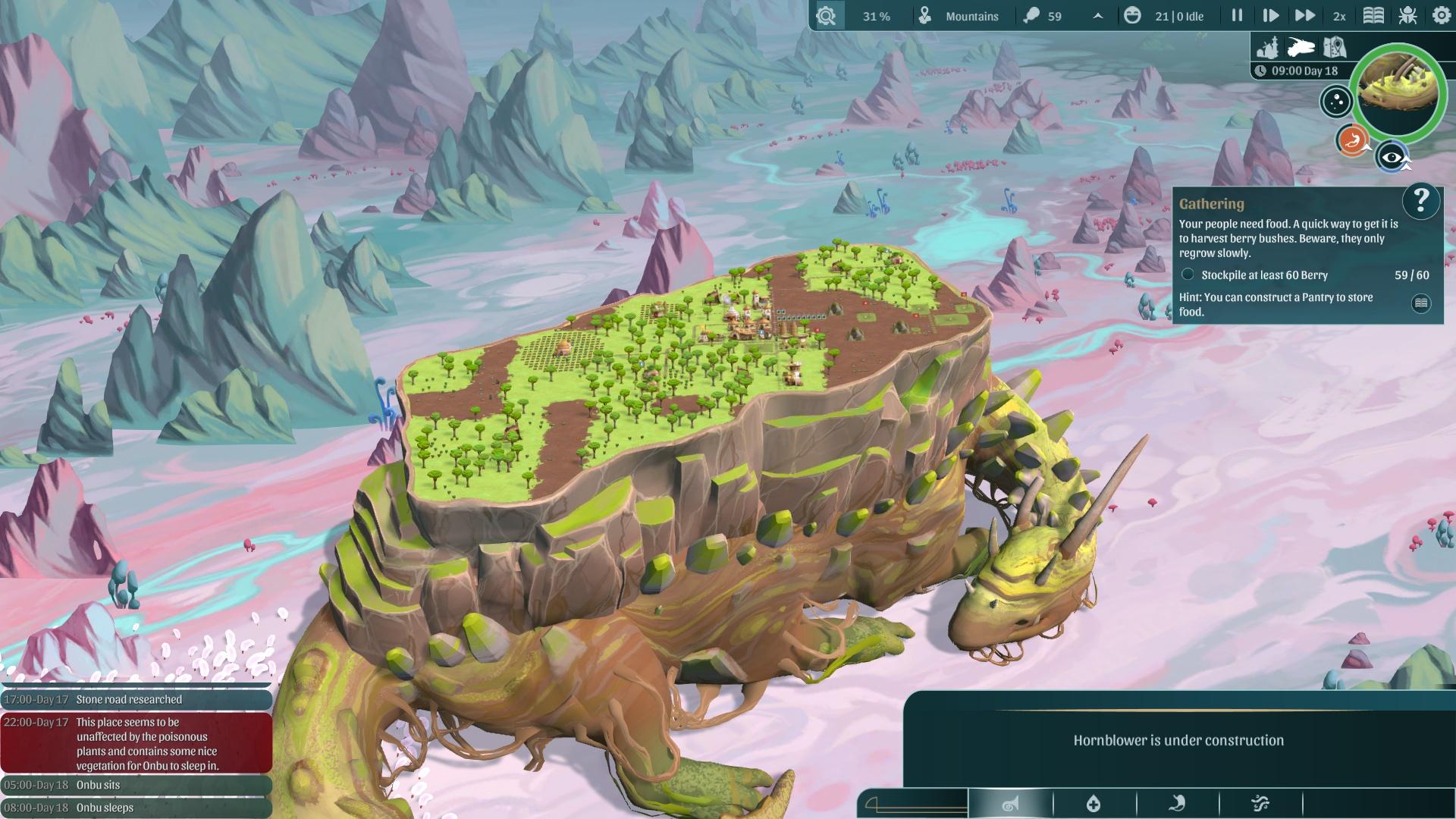
Task: Select the Hornblower horn tab
Action: coord(1010,803)
